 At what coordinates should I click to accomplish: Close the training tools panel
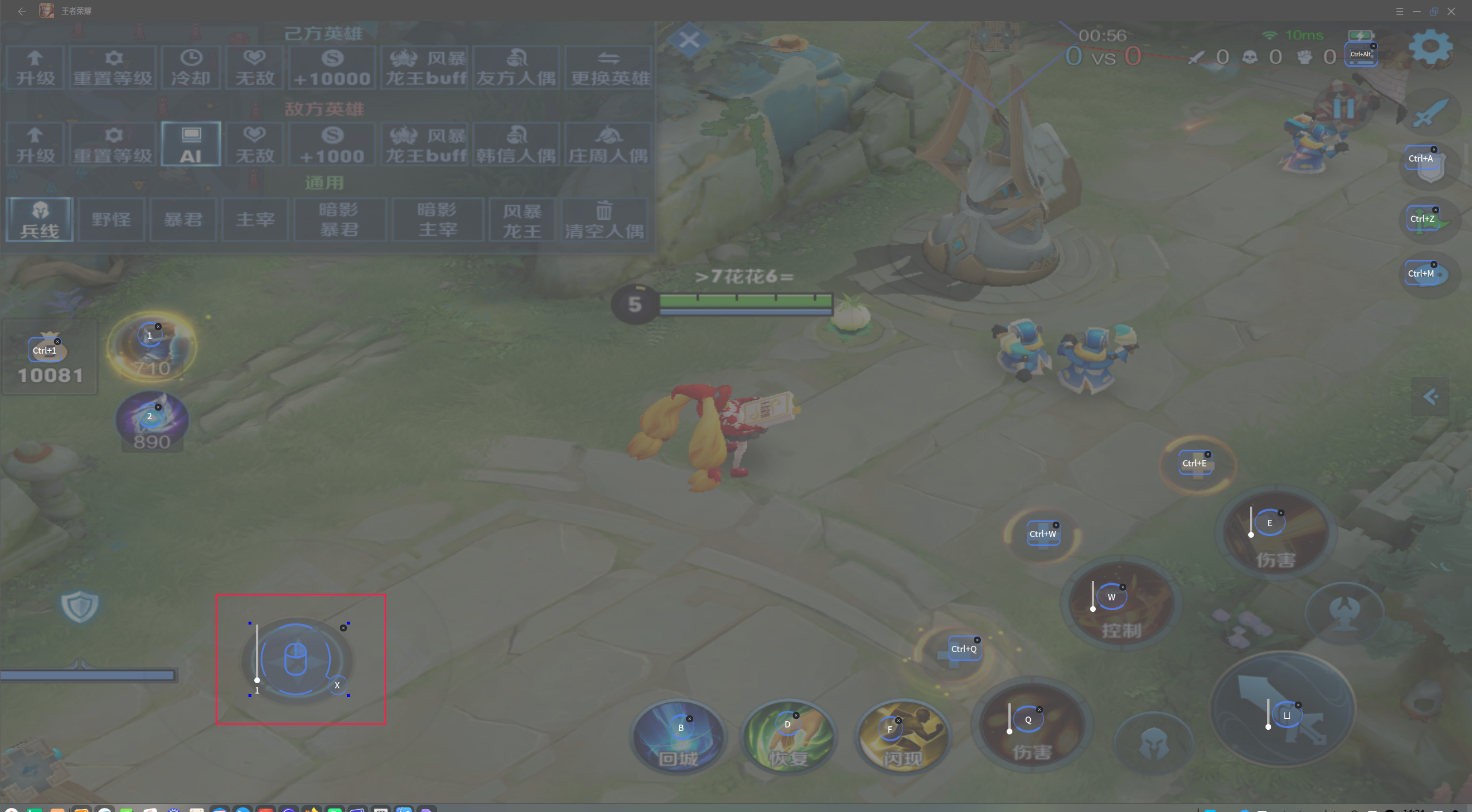click(689, 40)
